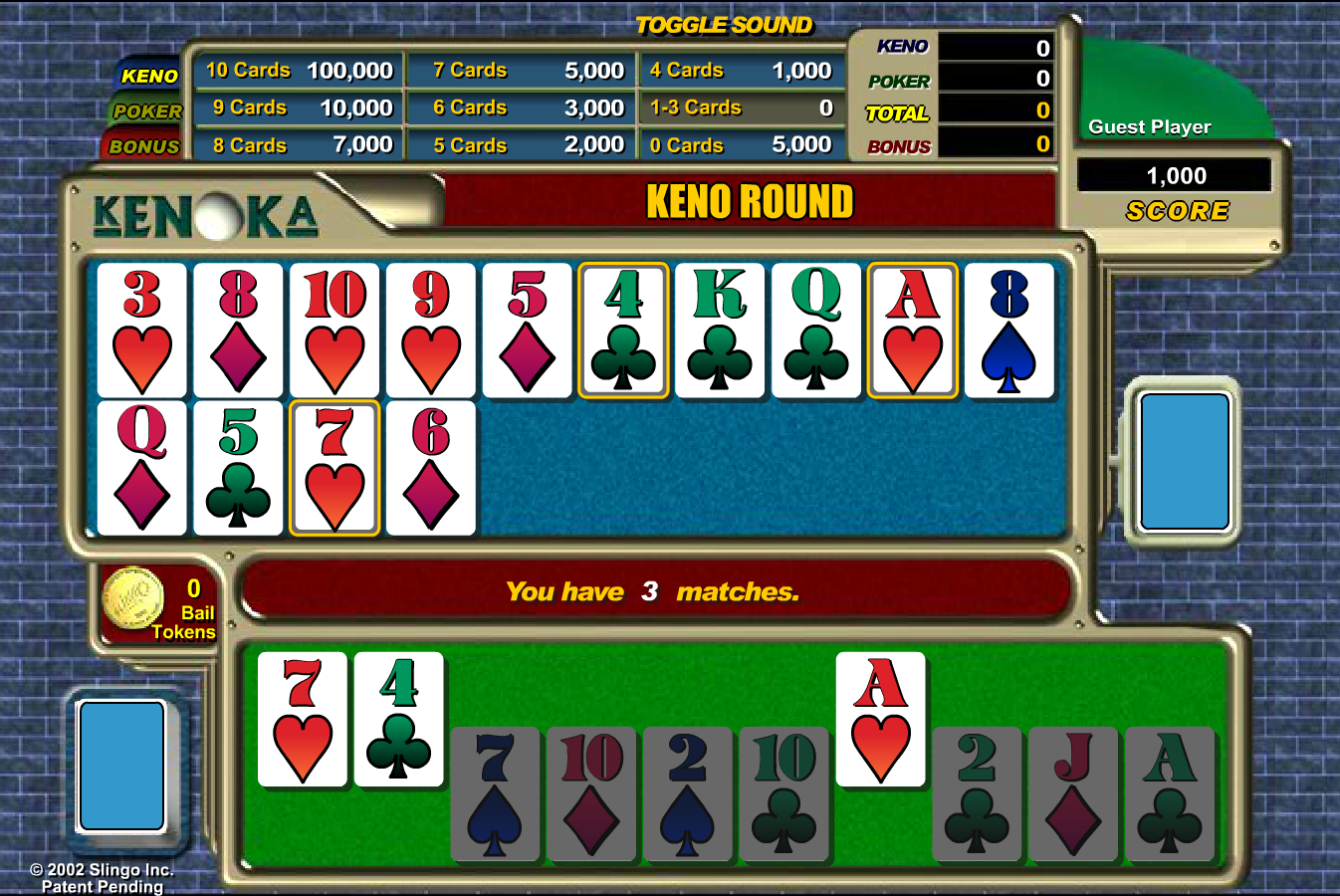
Task: Click the blue deck below Bail Tokens
Action: click(121, 766)
